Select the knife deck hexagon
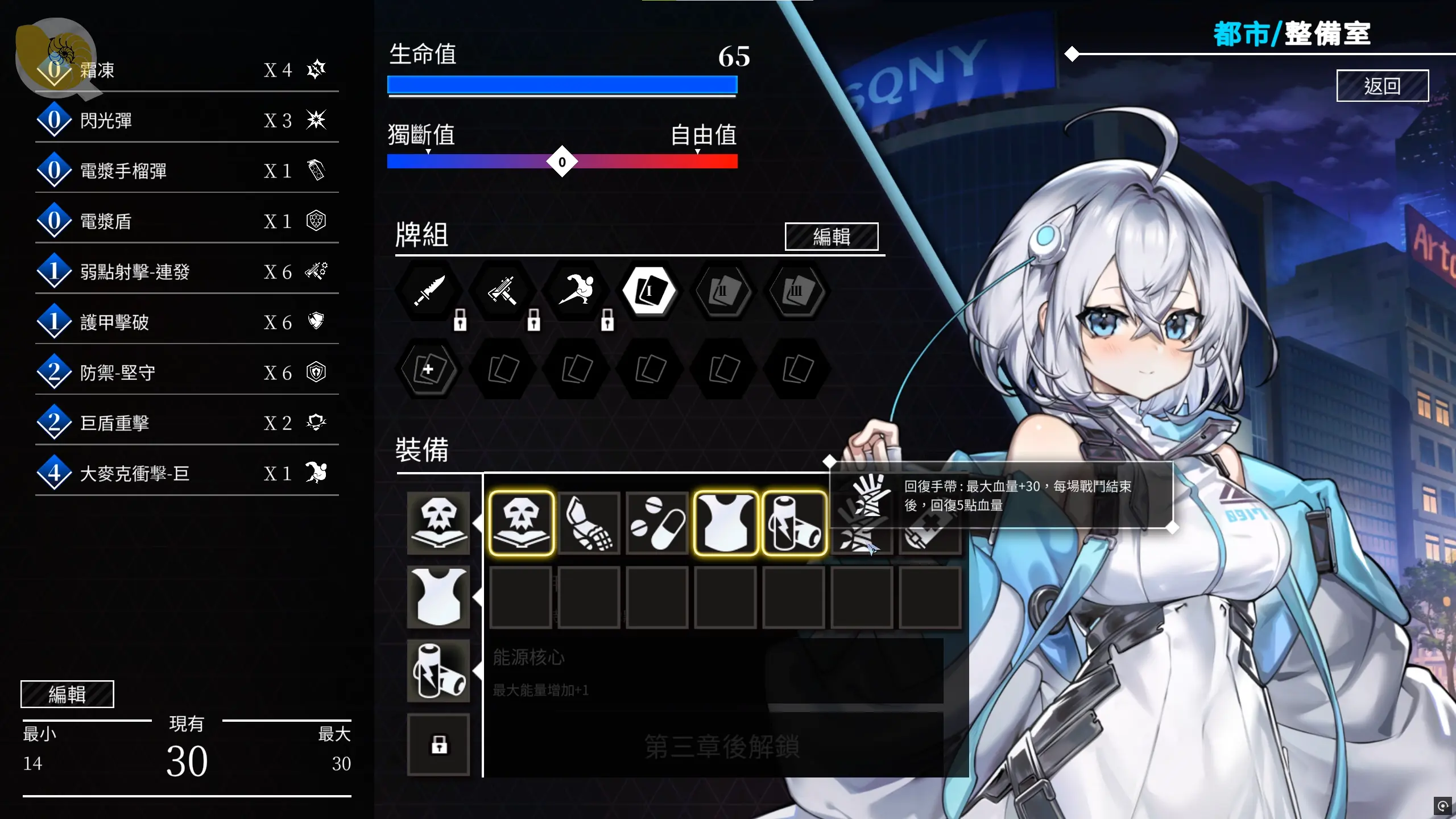This screenshot has height=819, width=1456. 429,291
